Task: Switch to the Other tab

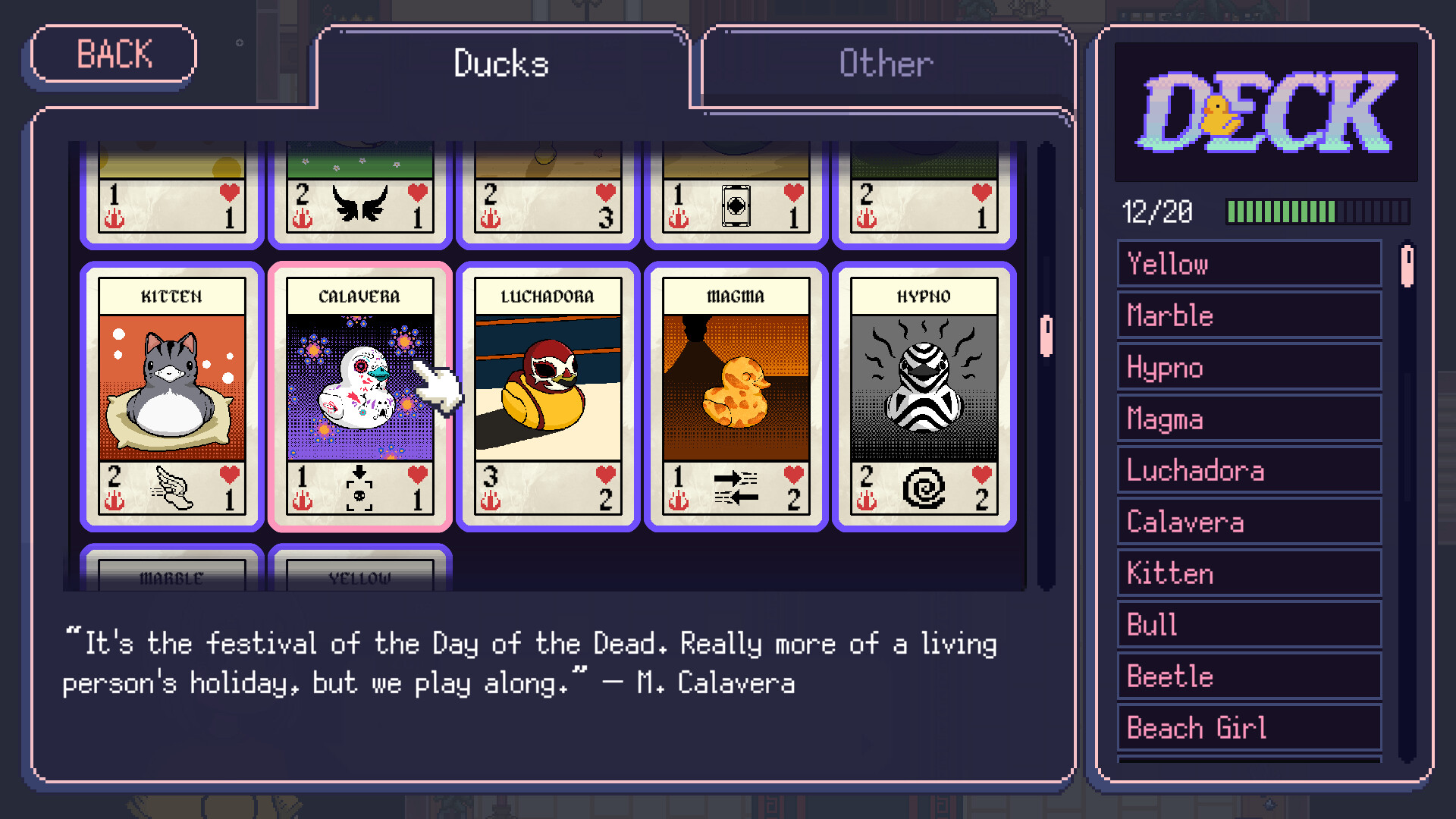Action: pyautogui.click(x=884, y=64)
